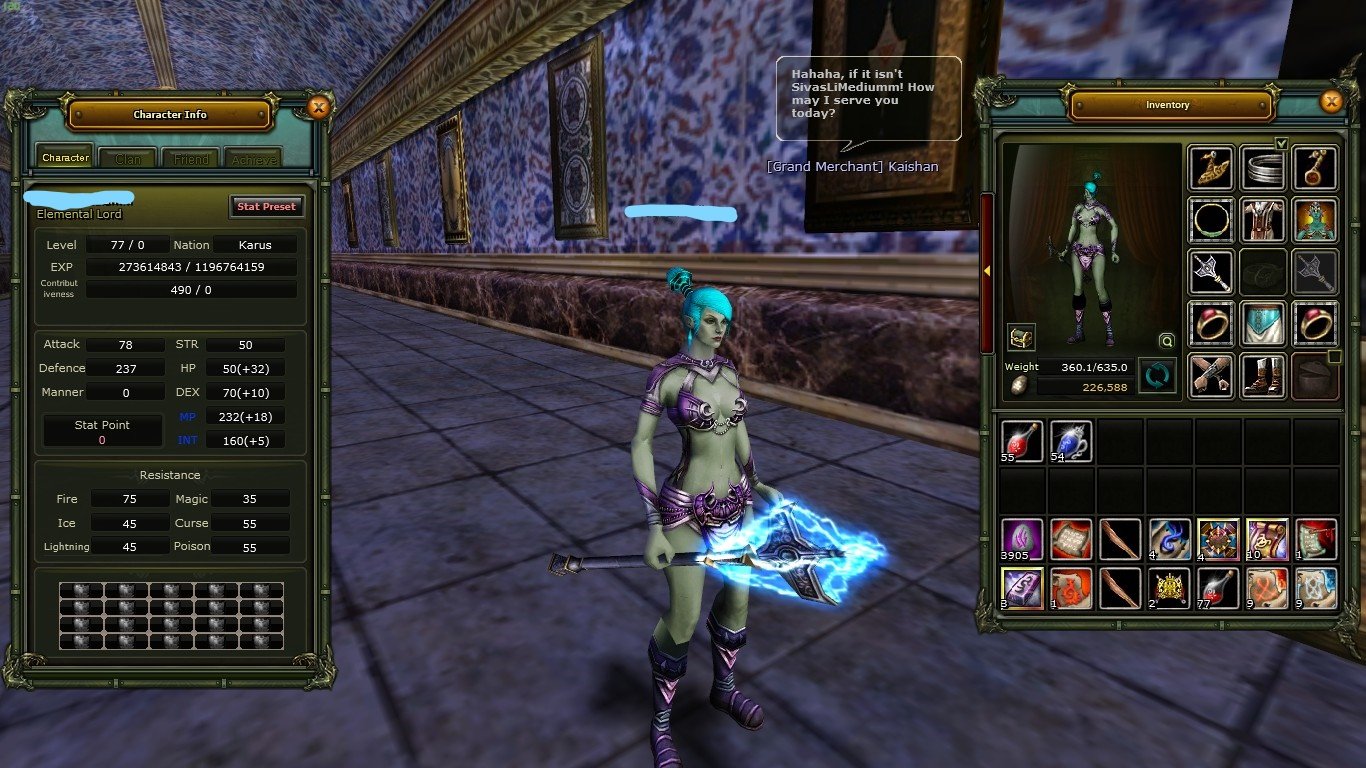
Task: Select the equipped silver belt slot
Action: tap(1263, 167)
